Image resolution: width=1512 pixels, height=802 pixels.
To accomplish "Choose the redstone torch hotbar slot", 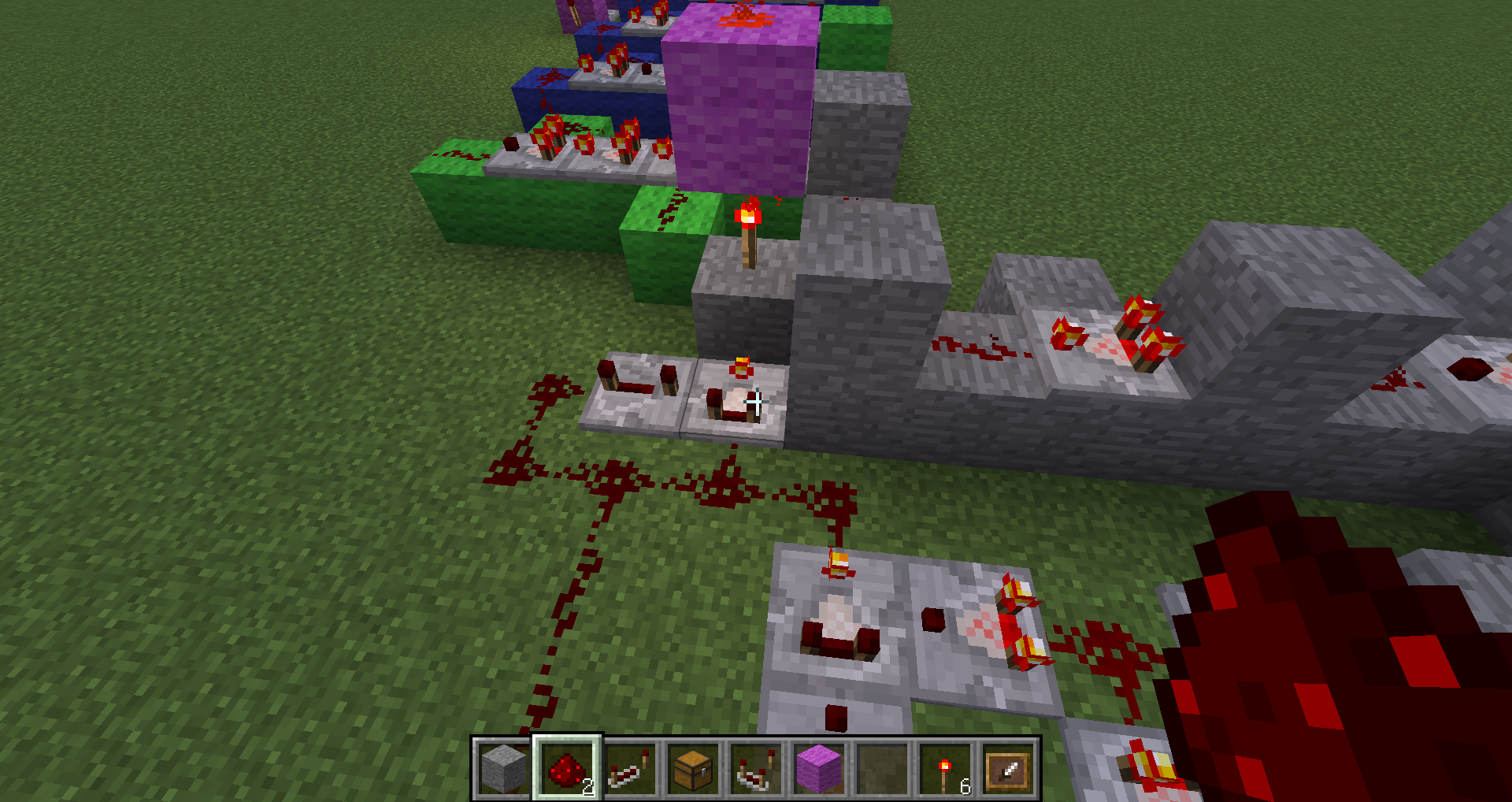I will (945, 768).
